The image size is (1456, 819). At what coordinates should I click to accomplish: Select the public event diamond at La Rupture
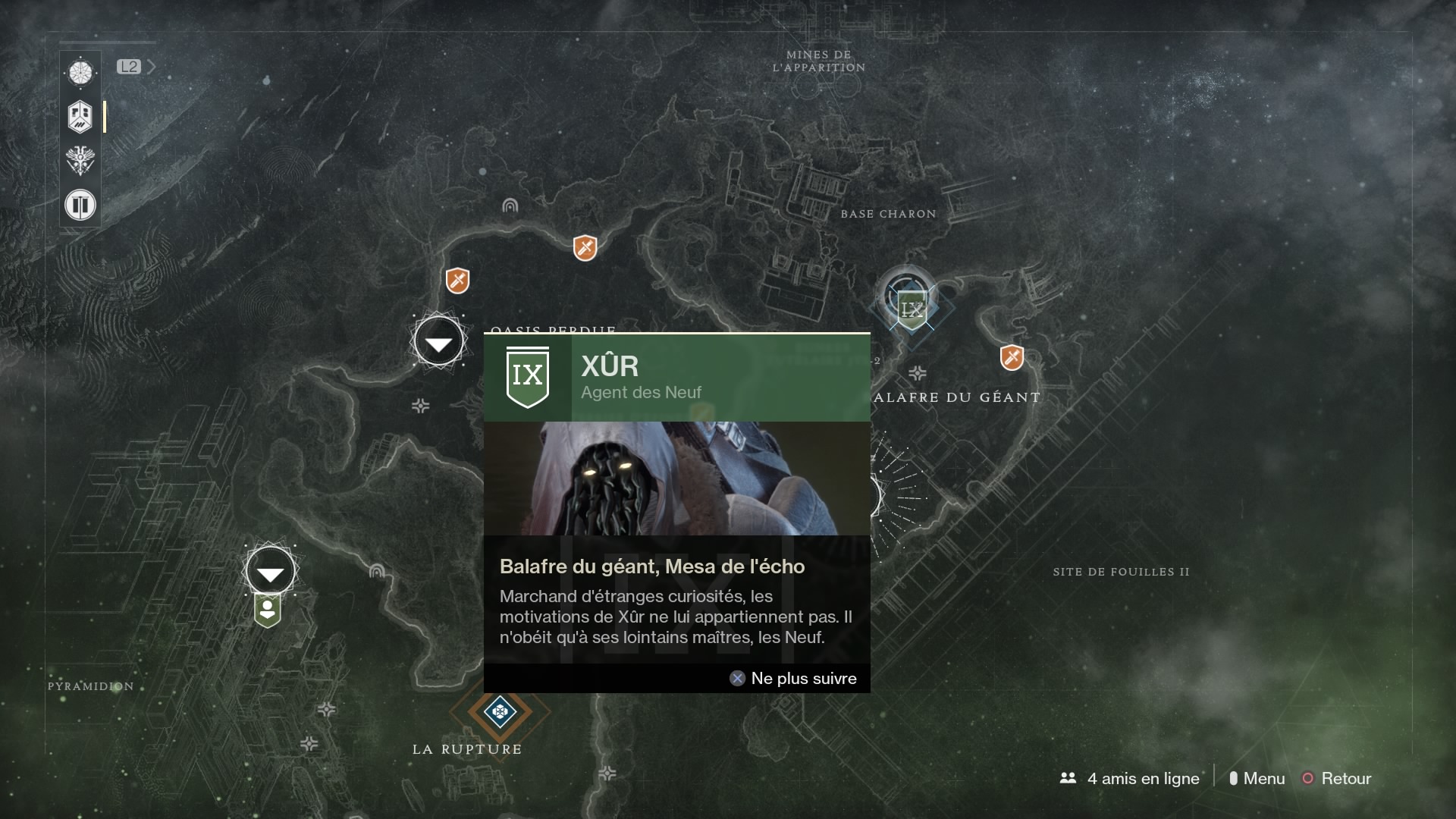coord(500,711)
